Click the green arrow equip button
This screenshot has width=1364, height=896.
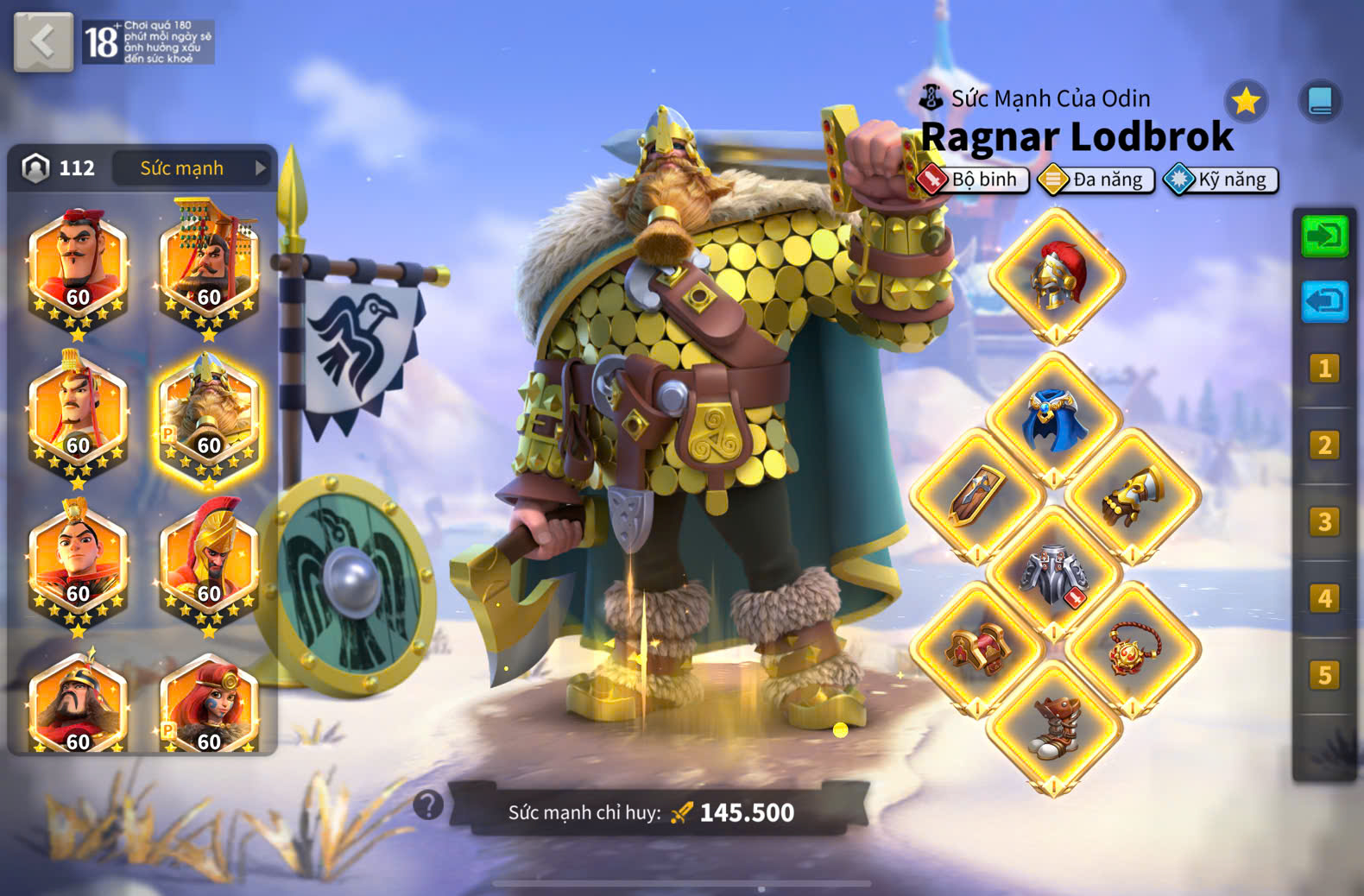(x=1324, y=236)
